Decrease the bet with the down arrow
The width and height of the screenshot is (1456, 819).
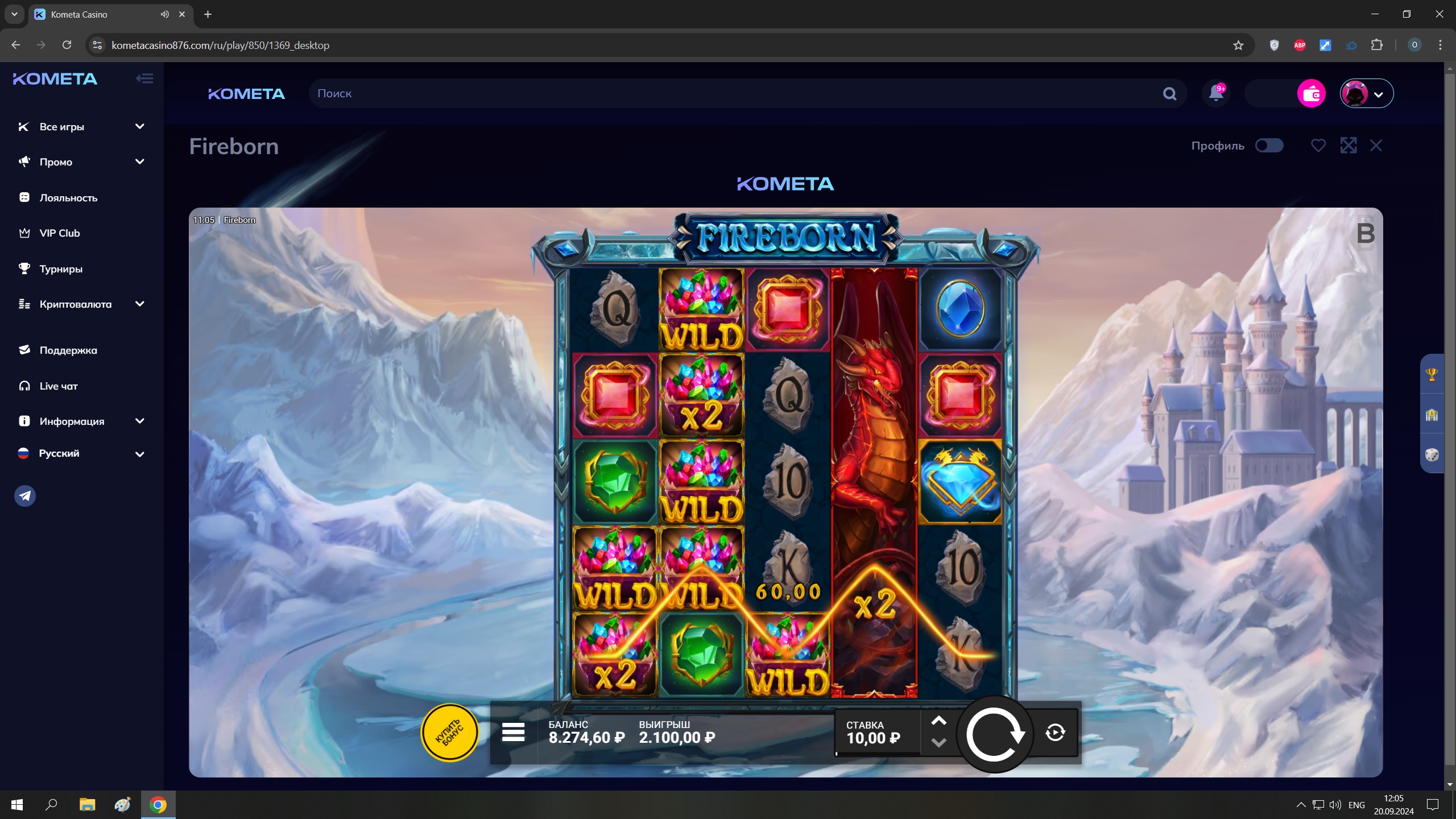(x=938, y=743)
